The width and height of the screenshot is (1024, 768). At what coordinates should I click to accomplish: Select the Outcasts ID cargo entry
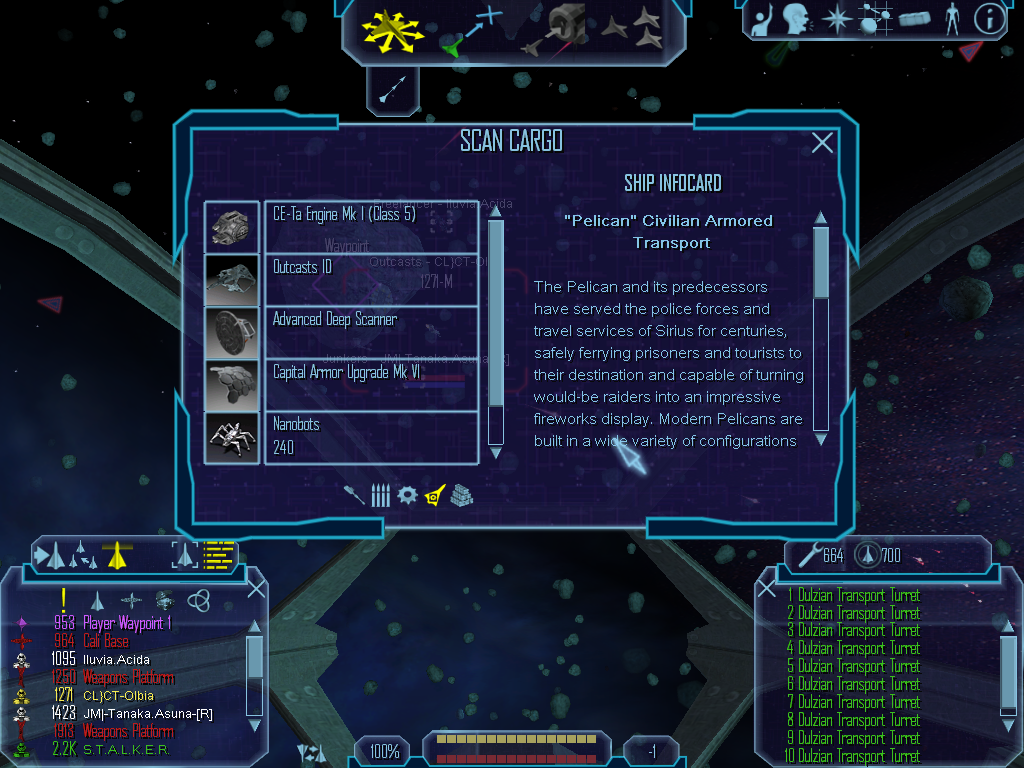(371, 279)
